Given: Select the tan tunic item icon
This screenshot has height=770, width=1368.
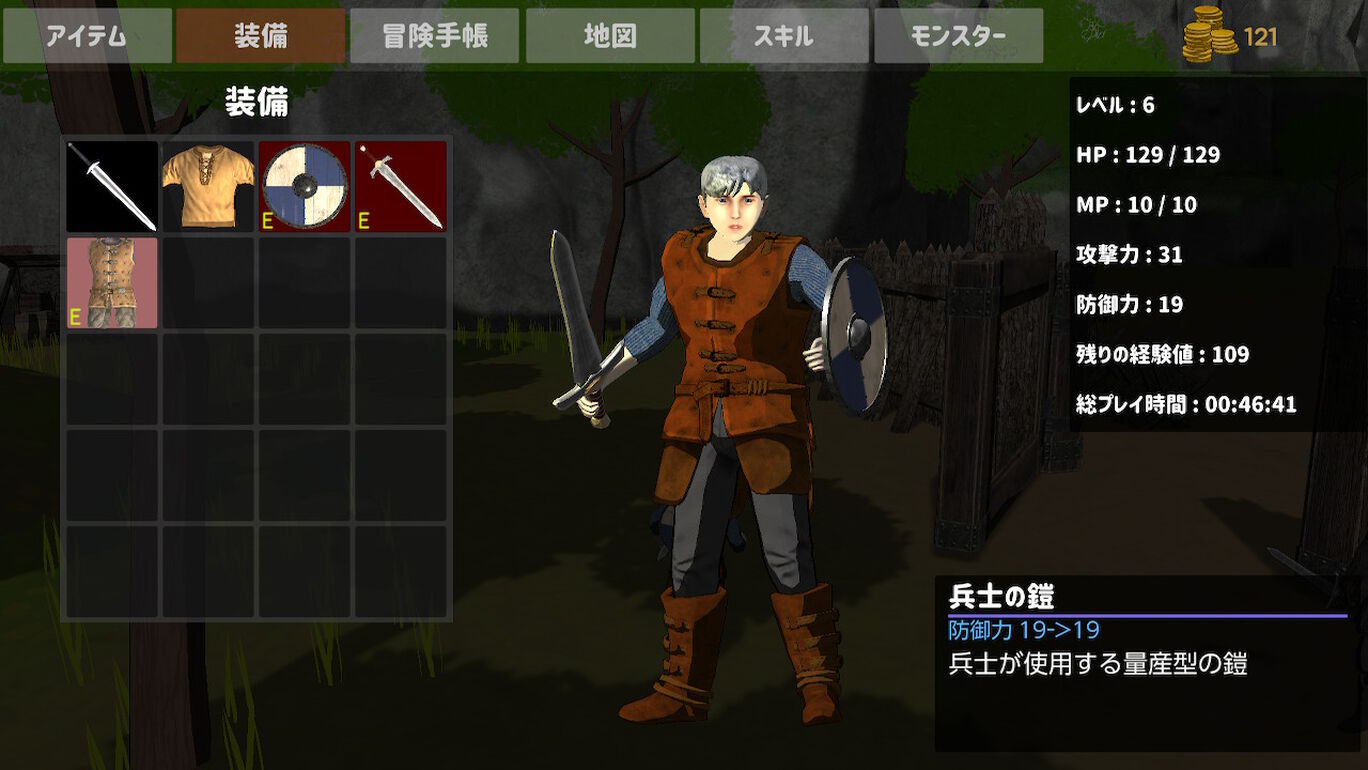Looking at the screenshot, I should pos(208,186).
